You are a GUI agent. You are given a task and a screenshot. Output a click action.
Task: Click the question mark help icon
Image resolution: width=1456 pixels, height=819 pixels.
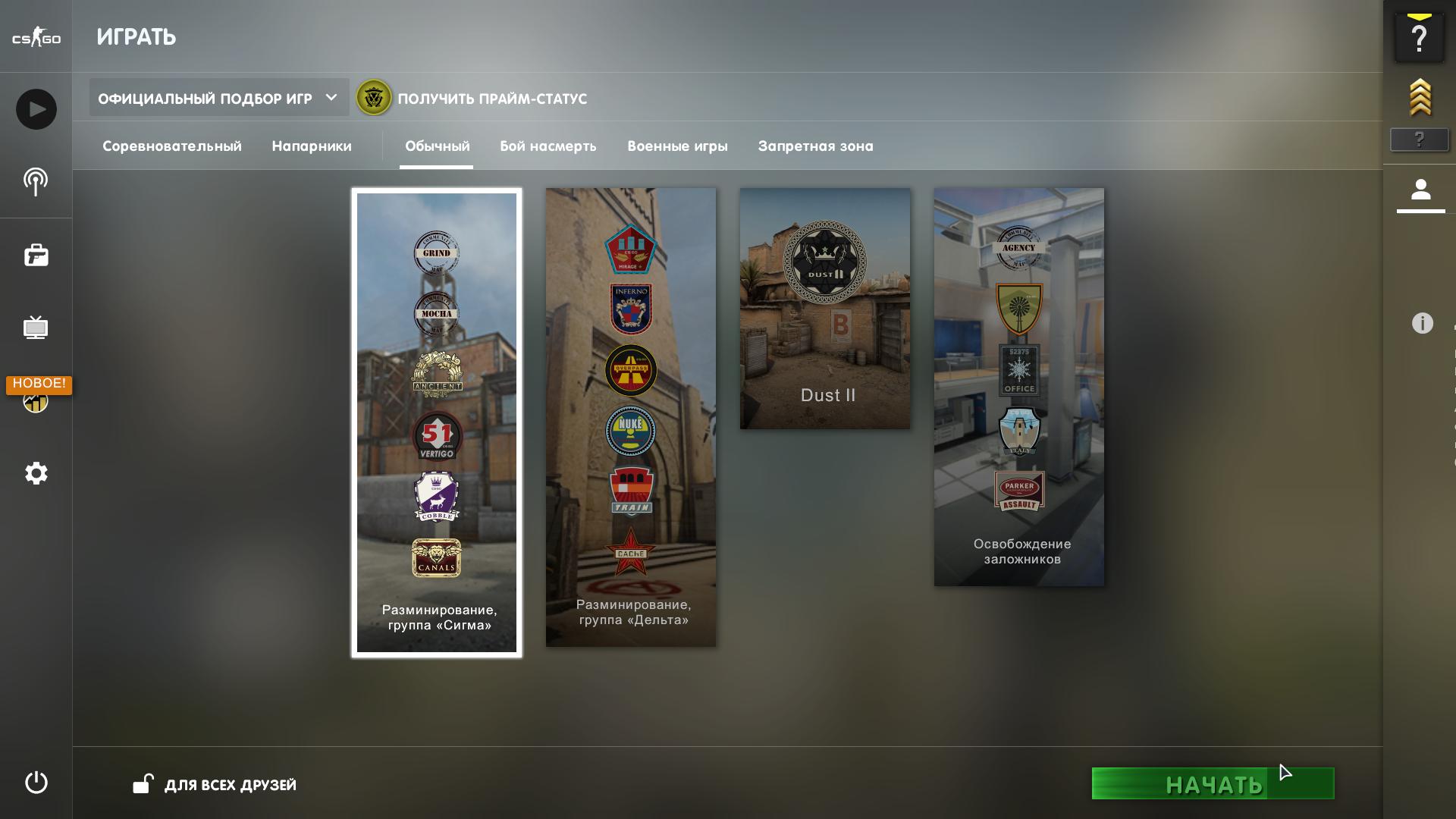point(1419,38)
